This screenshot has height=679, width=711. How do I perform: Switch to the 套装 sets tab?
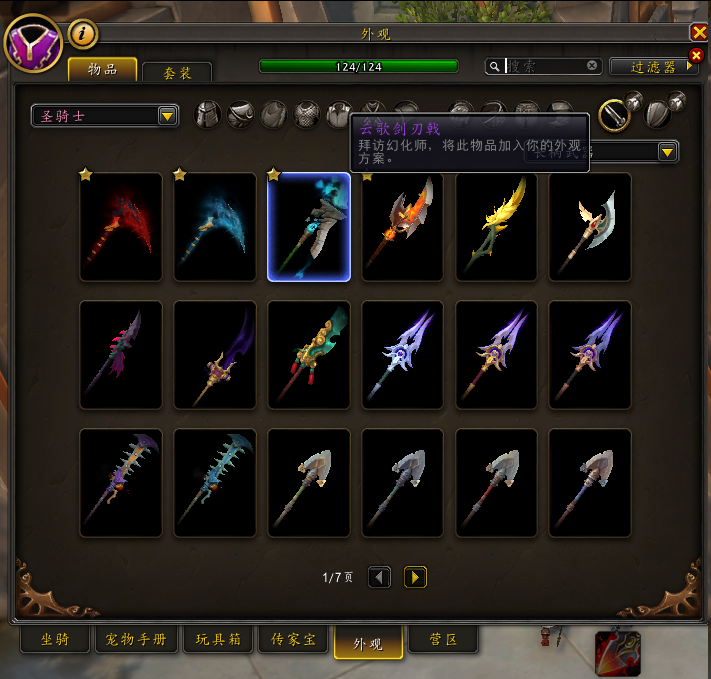[x=177, y=72]
